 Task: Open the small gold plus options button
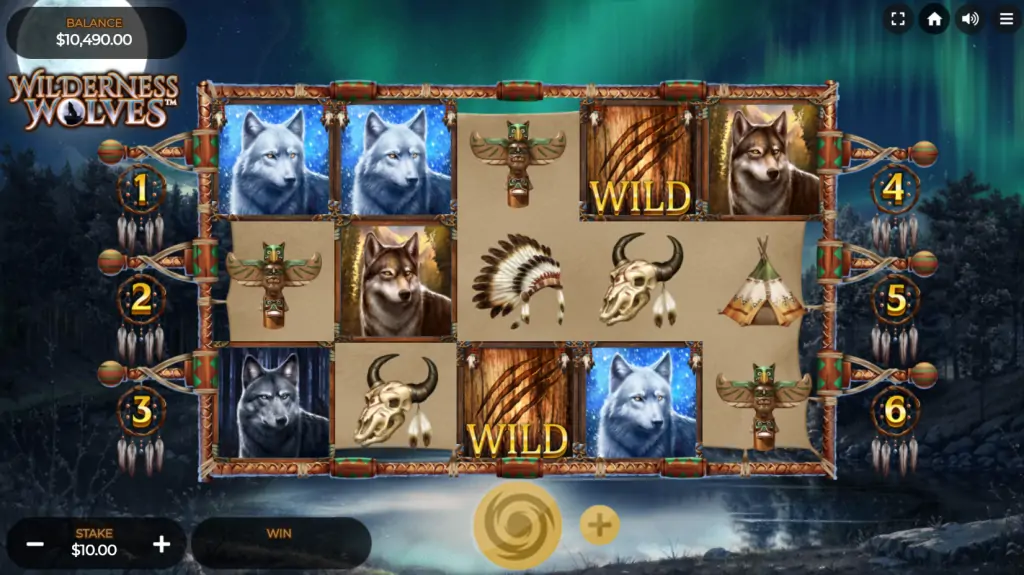[x=600, y=525]
